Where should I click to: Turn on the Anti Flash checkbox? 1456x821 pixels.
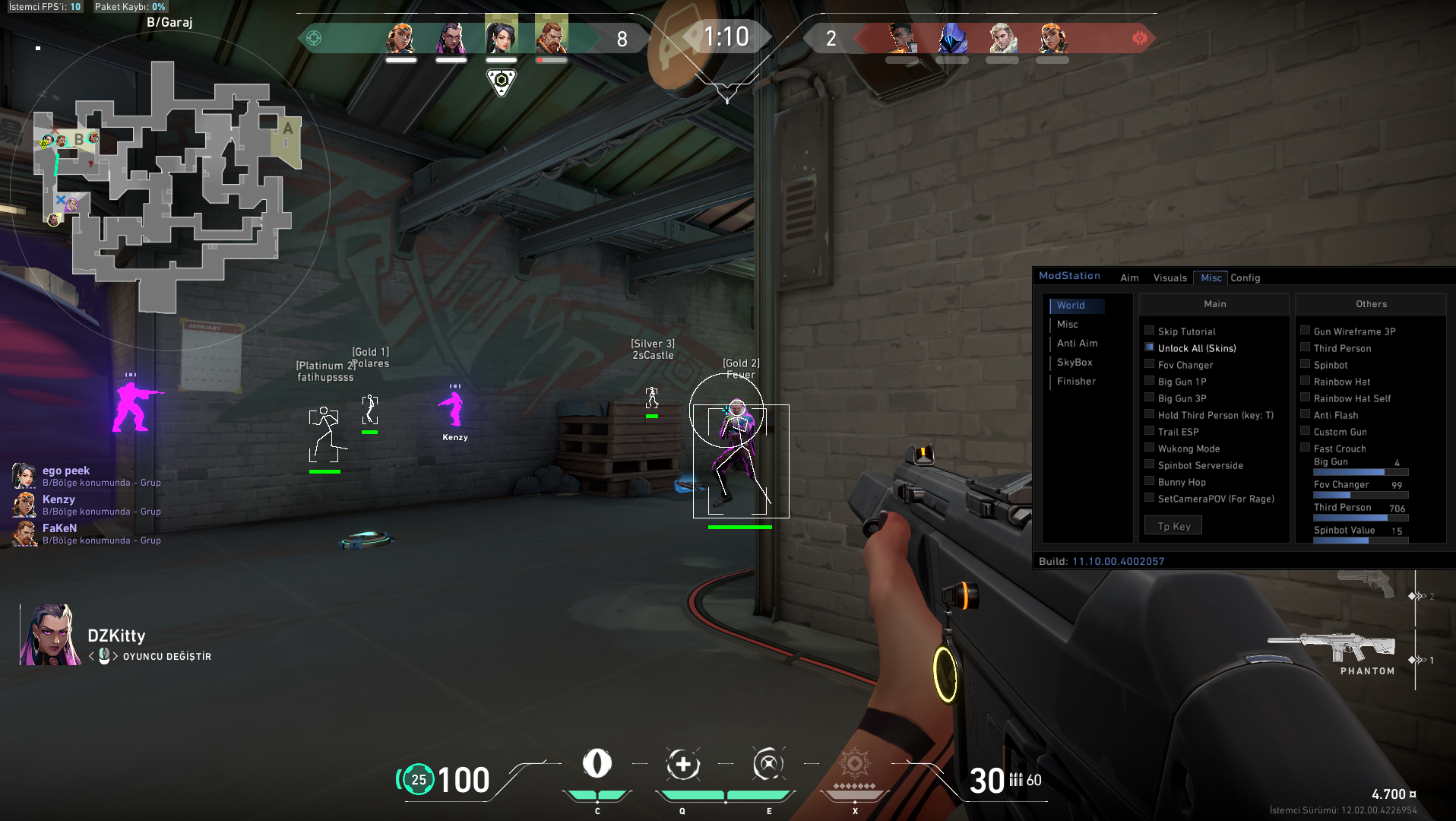1306,414
